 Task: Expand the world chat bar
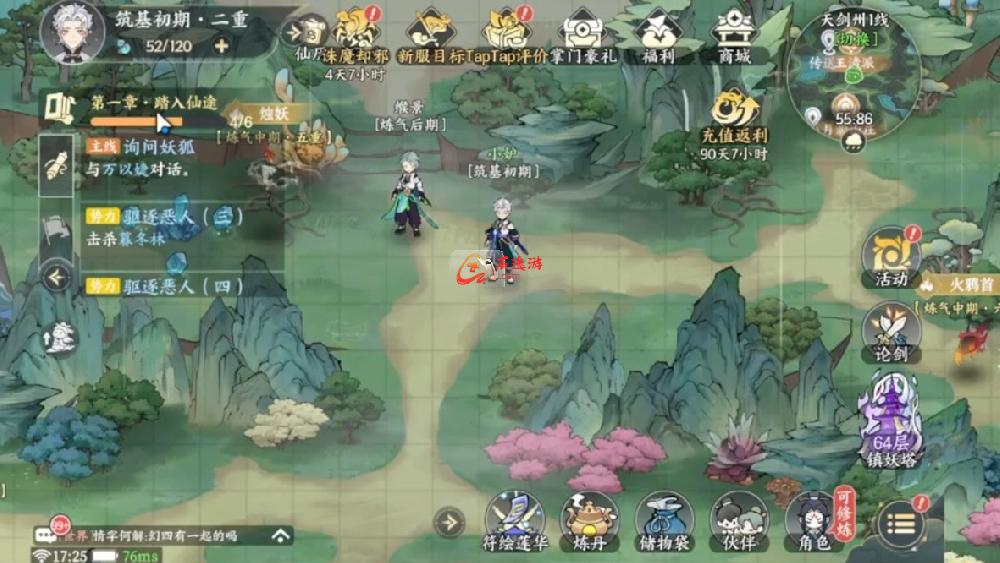click(281, 535)
